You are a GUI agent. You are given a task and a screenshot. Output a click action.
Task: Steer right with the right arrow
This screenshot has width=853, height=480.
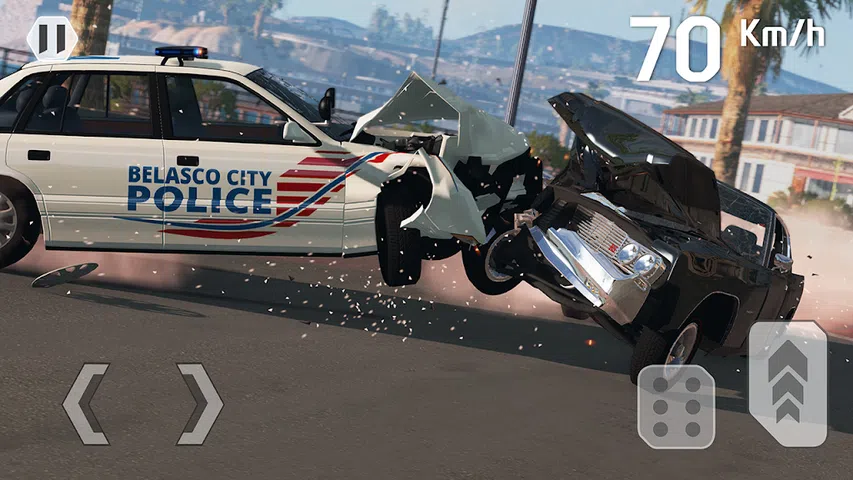[x=199, y=404]
